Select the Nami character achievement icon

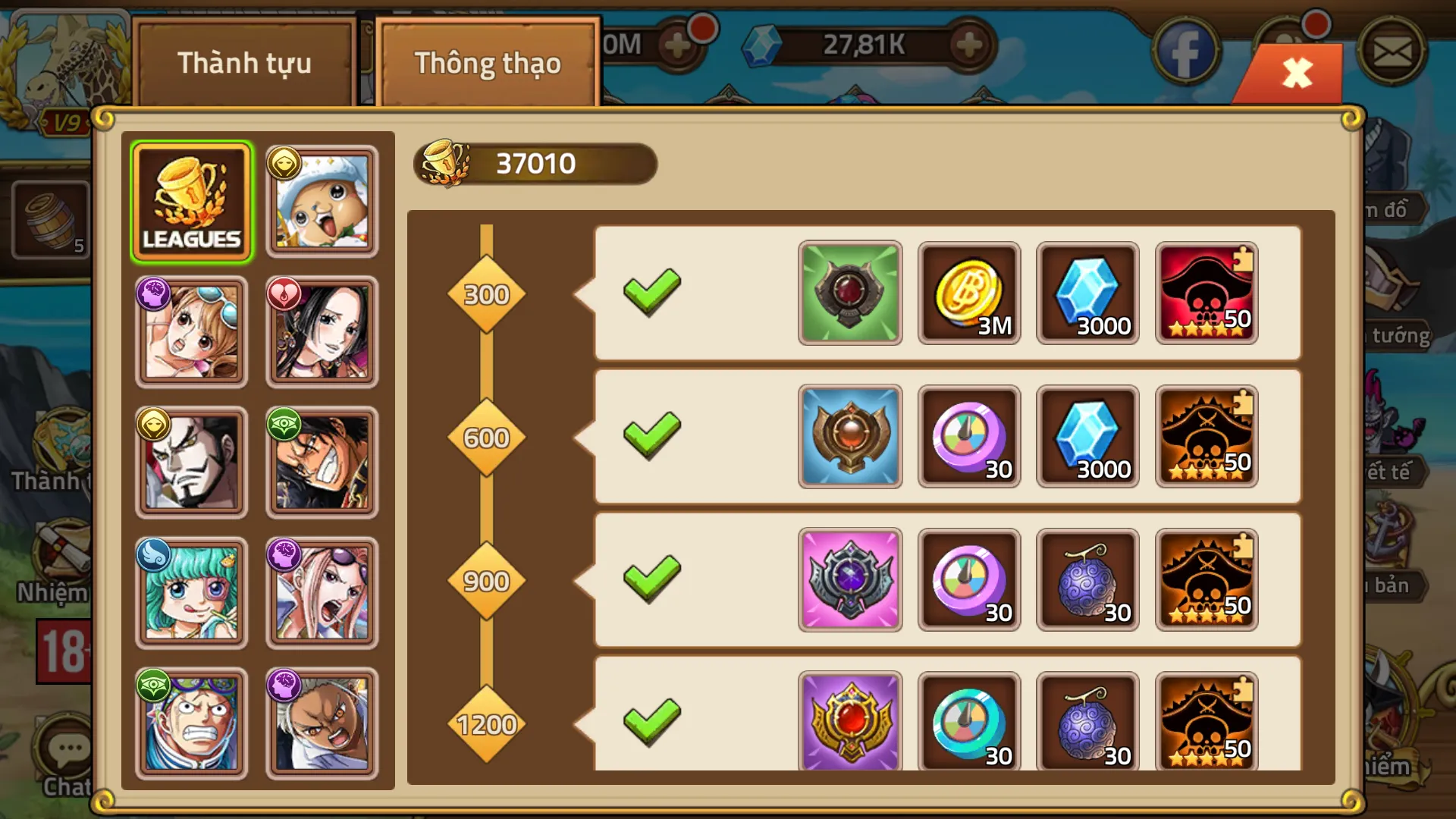click(192, 331)
